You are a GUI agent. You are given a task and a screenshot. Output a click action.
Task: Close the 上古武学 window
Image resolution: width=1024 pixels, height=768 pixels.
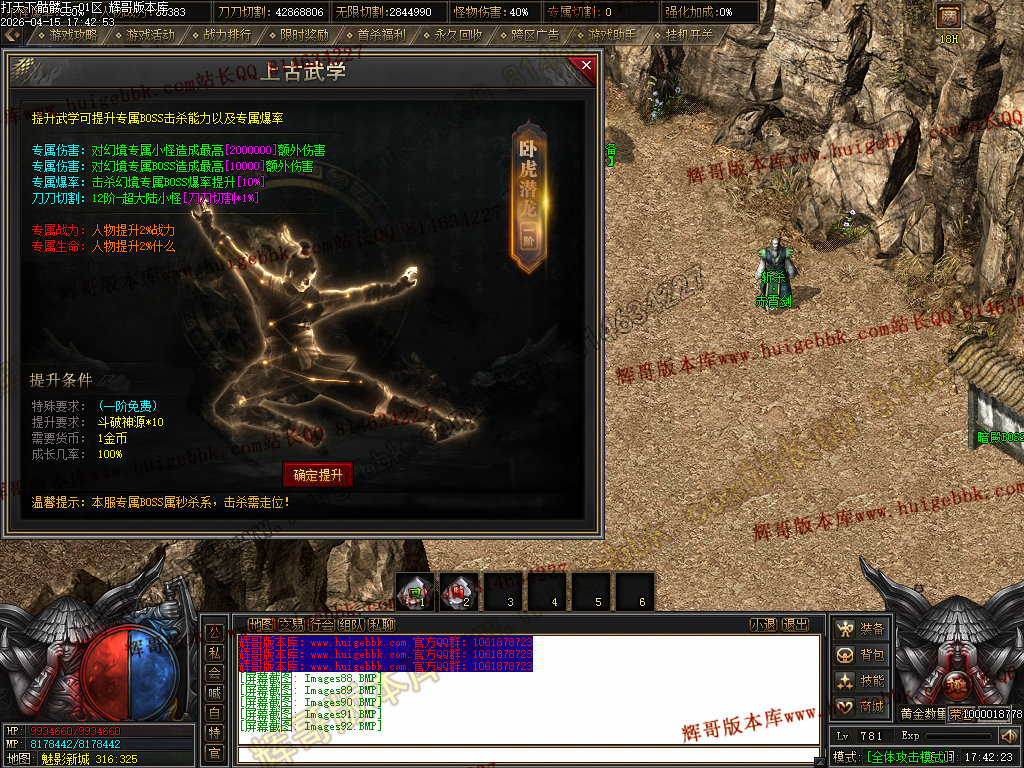point(585,67)
